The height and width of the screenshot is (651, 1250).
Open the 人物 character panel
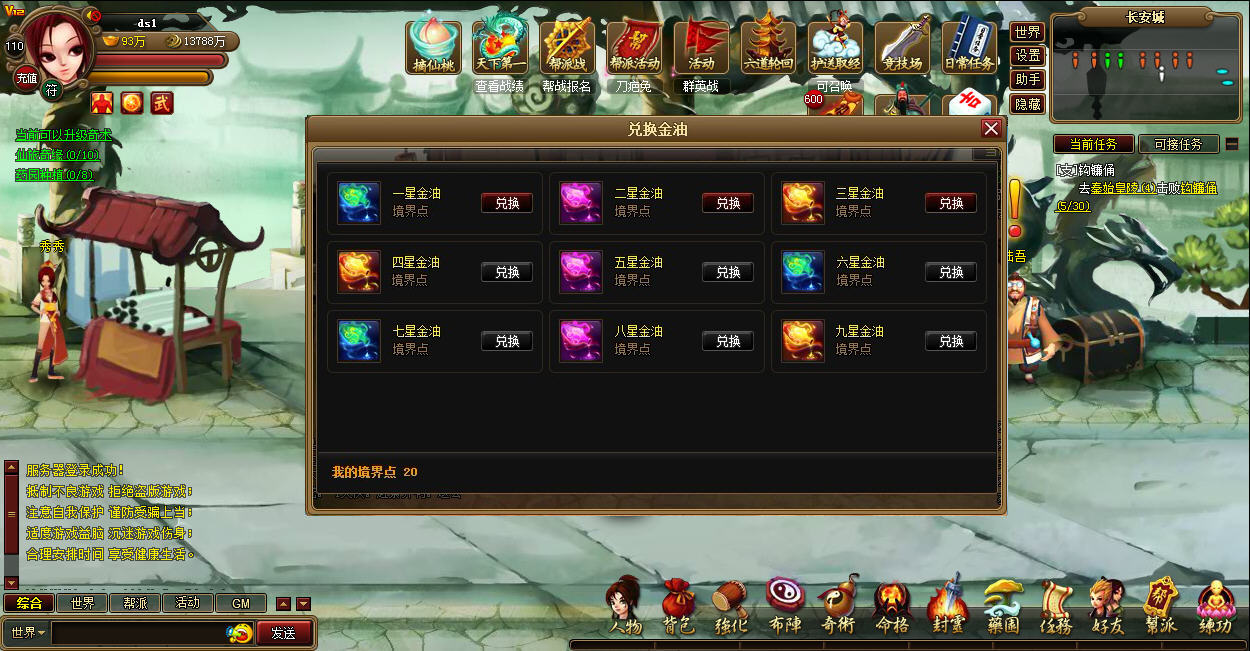click(625, 608)
